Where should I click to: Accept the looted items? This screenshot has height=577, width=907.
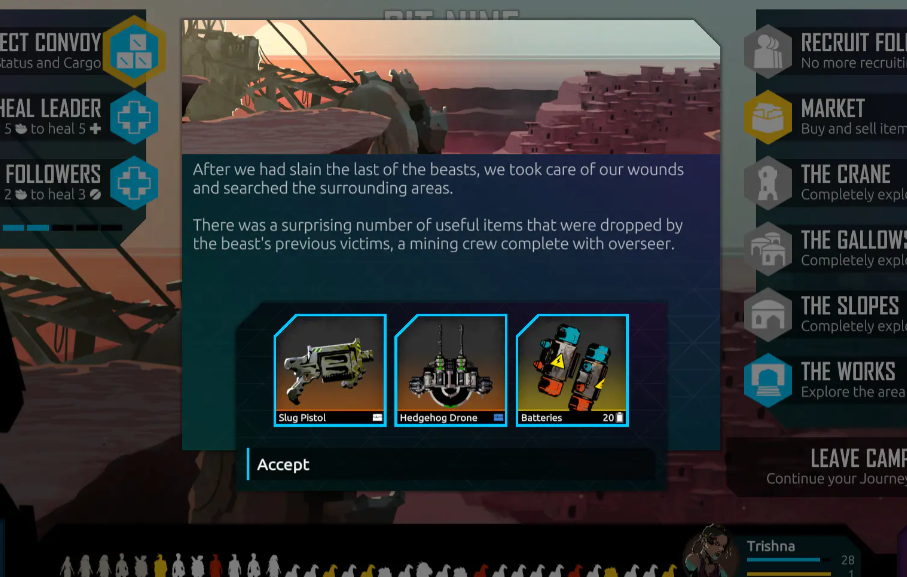(450, 465)
